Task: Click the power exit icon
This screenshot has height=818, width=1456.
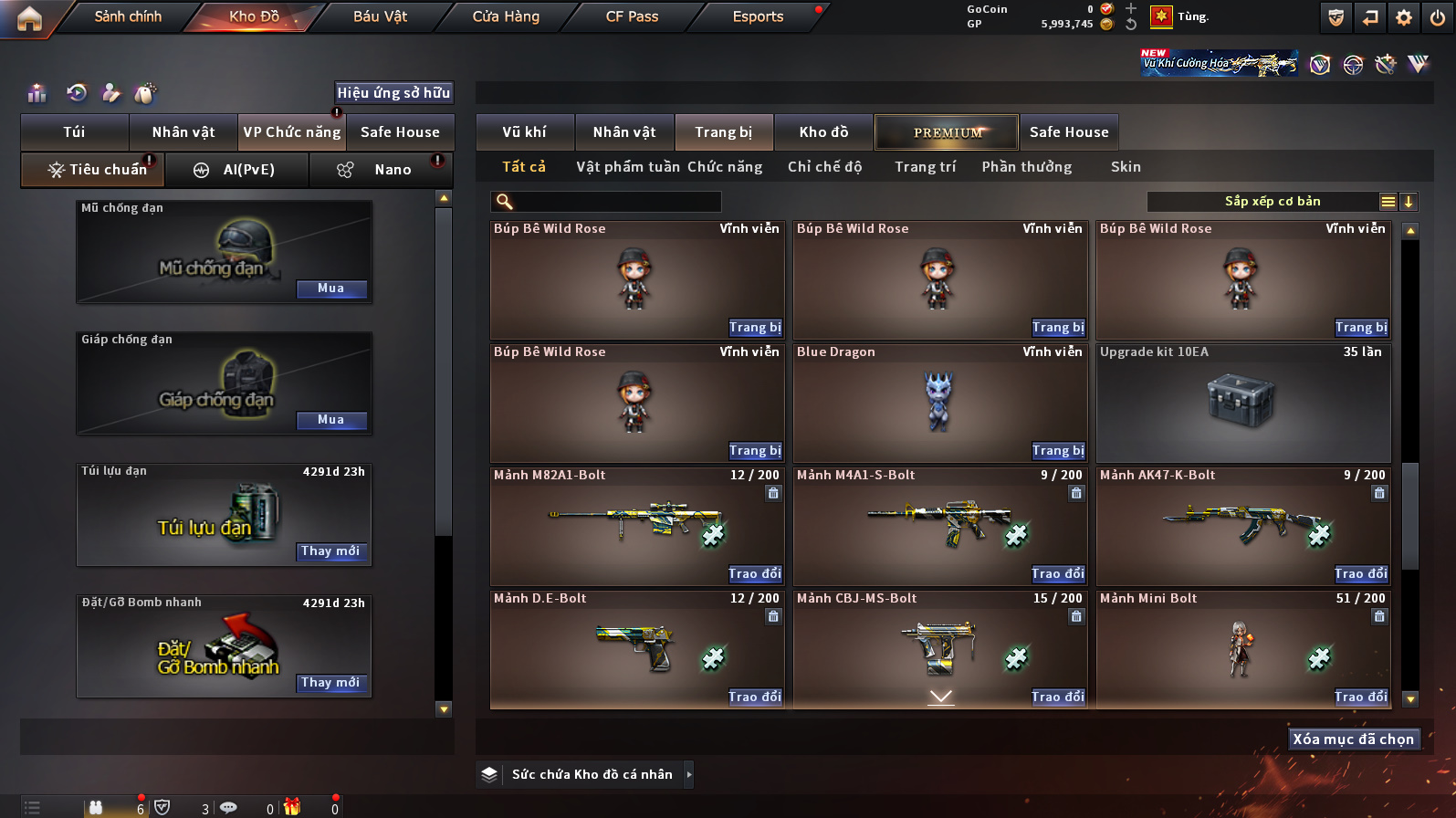Action: click(x=1438, y=17)
